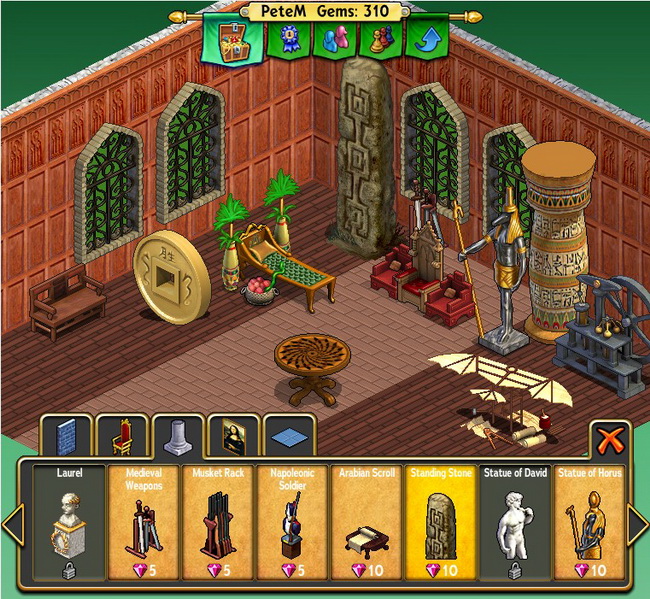Switch to the blue floor tile tab
Screen dimensions: 650x599
pos(289,437)
